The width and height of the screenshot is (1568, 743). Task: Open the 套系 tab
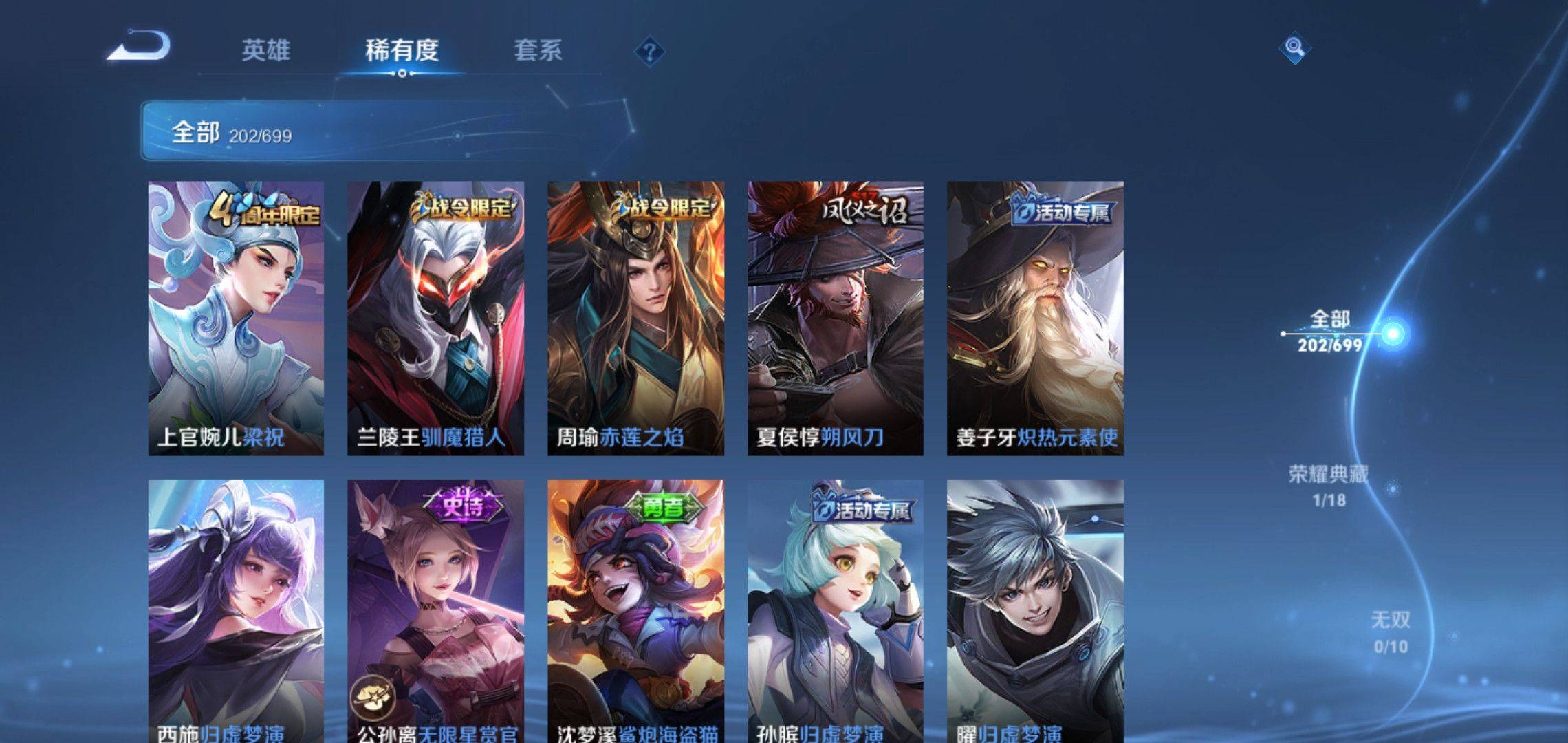point(538,50)
